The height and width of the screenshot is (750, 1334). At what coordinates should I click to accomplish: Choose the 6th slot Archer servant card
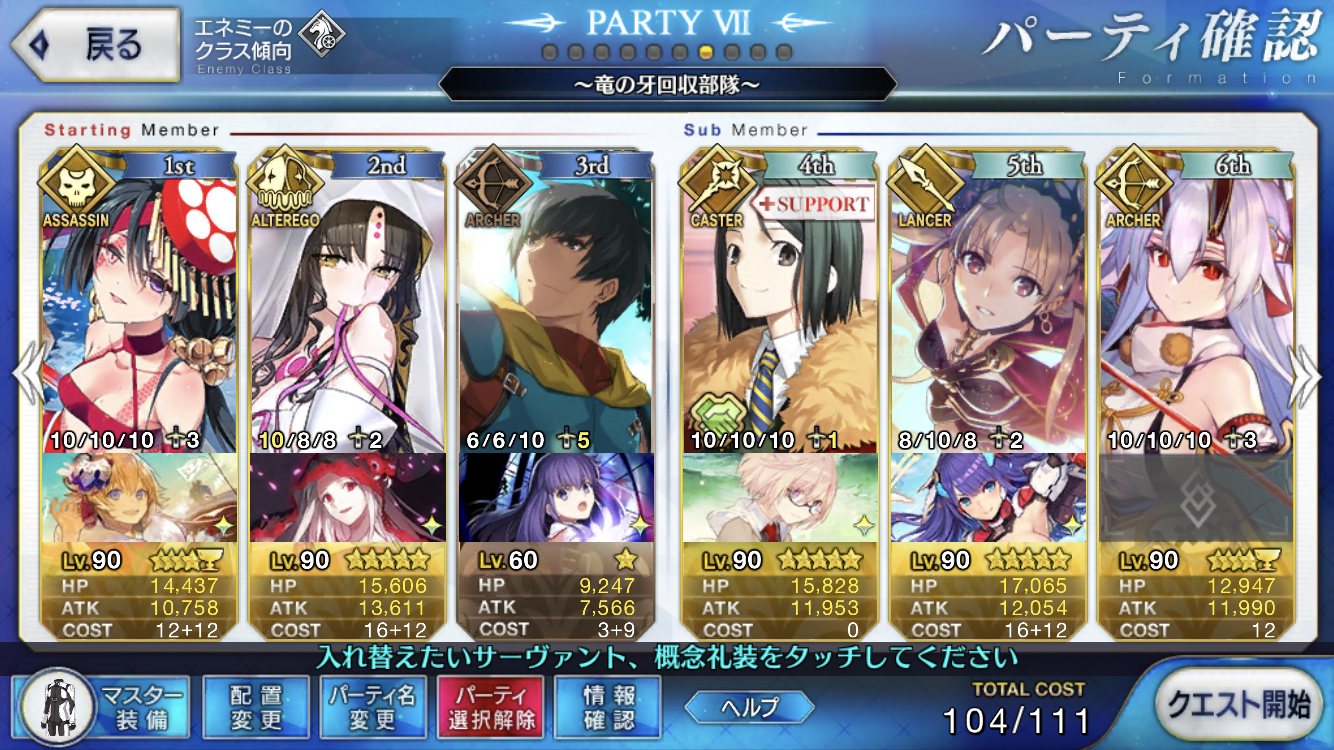coord(1196,310)
